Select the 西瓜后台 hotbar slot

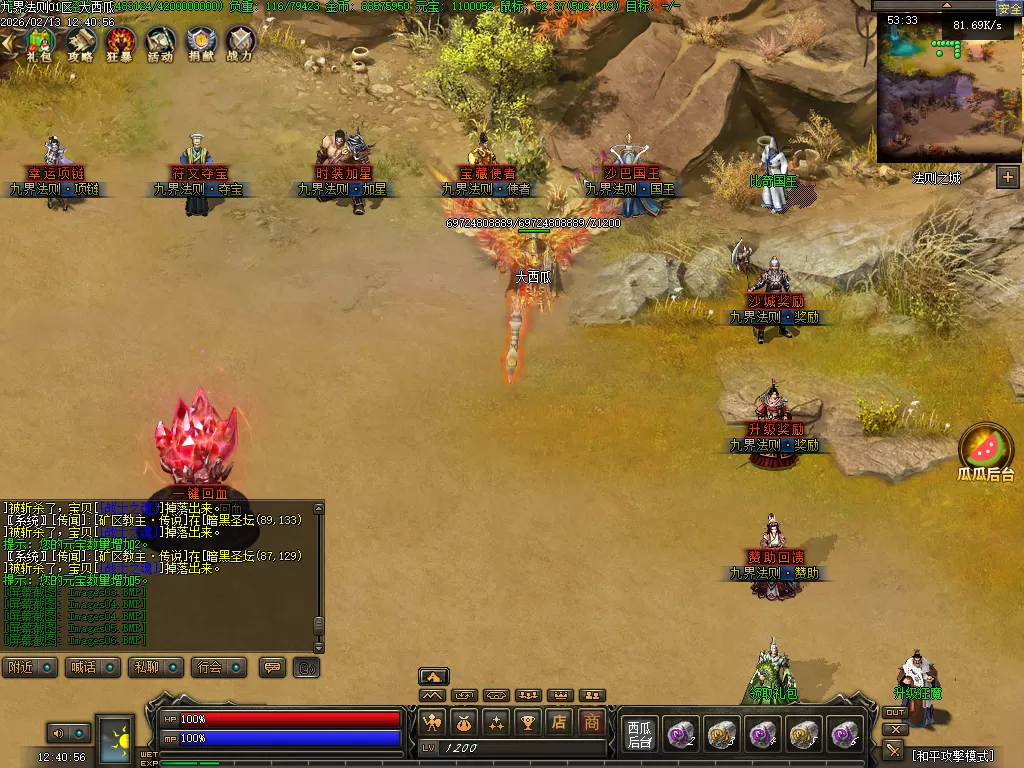click(x=639, y=735)
